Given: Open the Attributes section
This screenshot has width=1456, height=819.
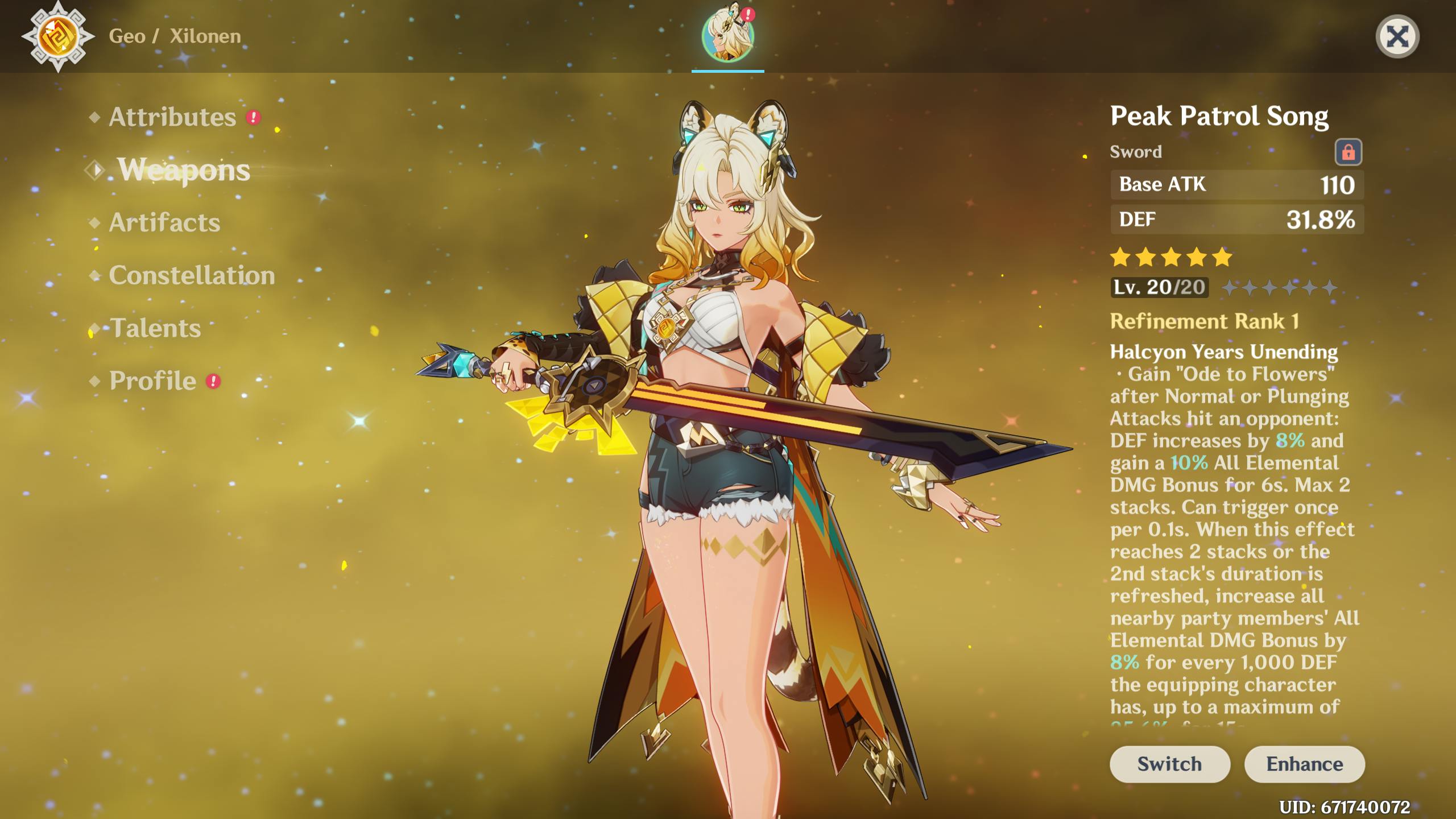Looking at the screenshot, I should (172, 117).
